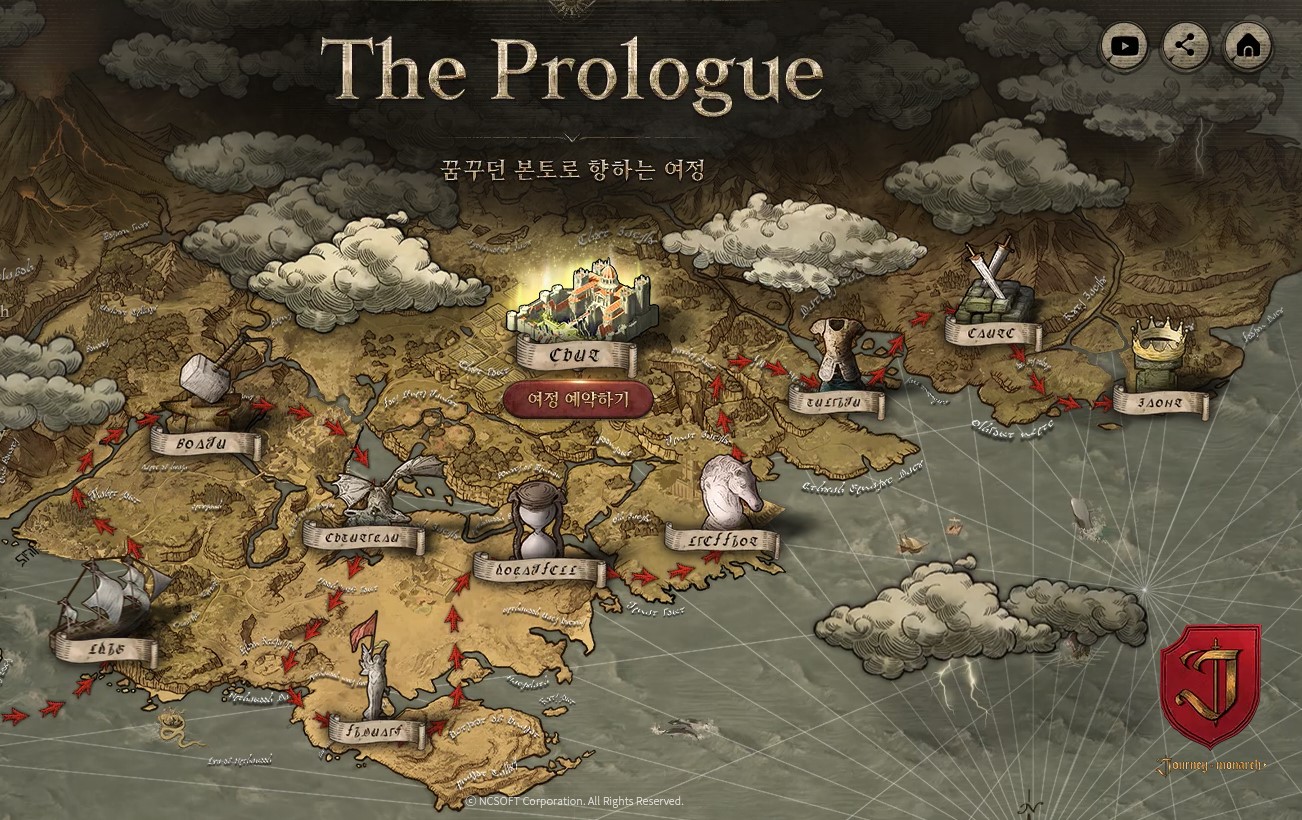1302x820 pixels.
Task: Click the ЗАОНЕ location banner
Action: coord(1159,400)
